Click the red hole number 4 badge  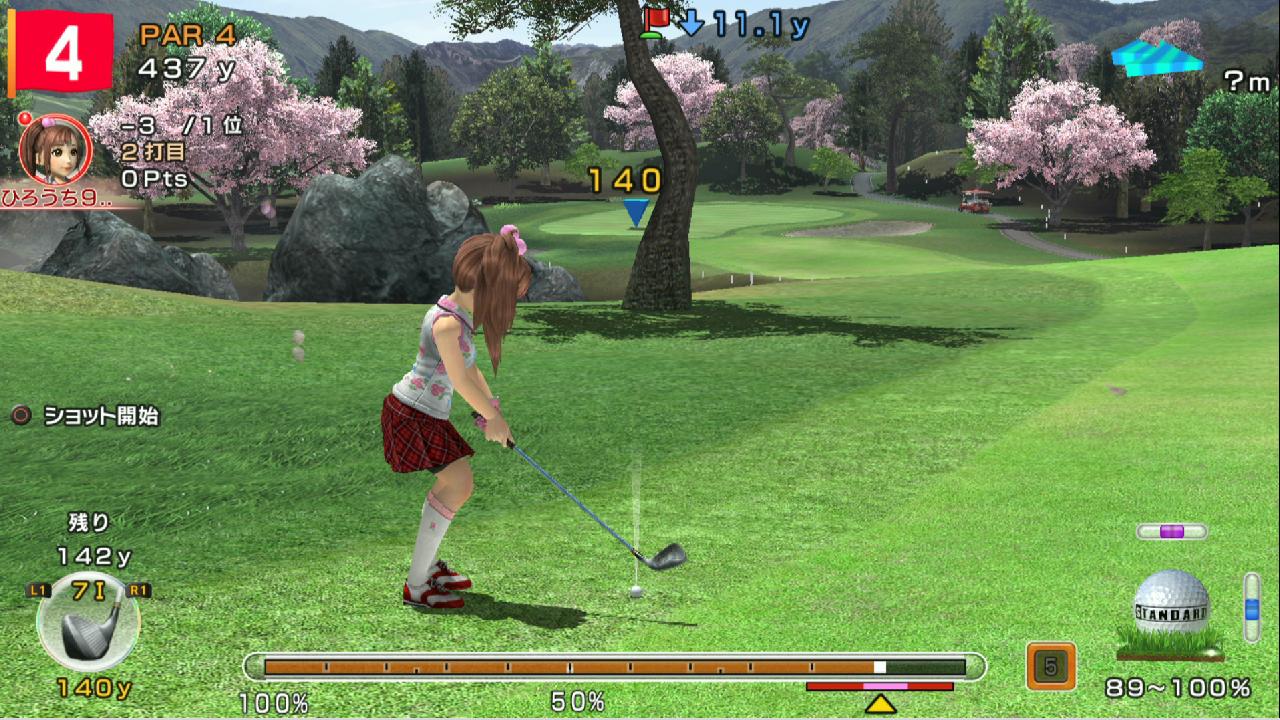tap(60, 54)
